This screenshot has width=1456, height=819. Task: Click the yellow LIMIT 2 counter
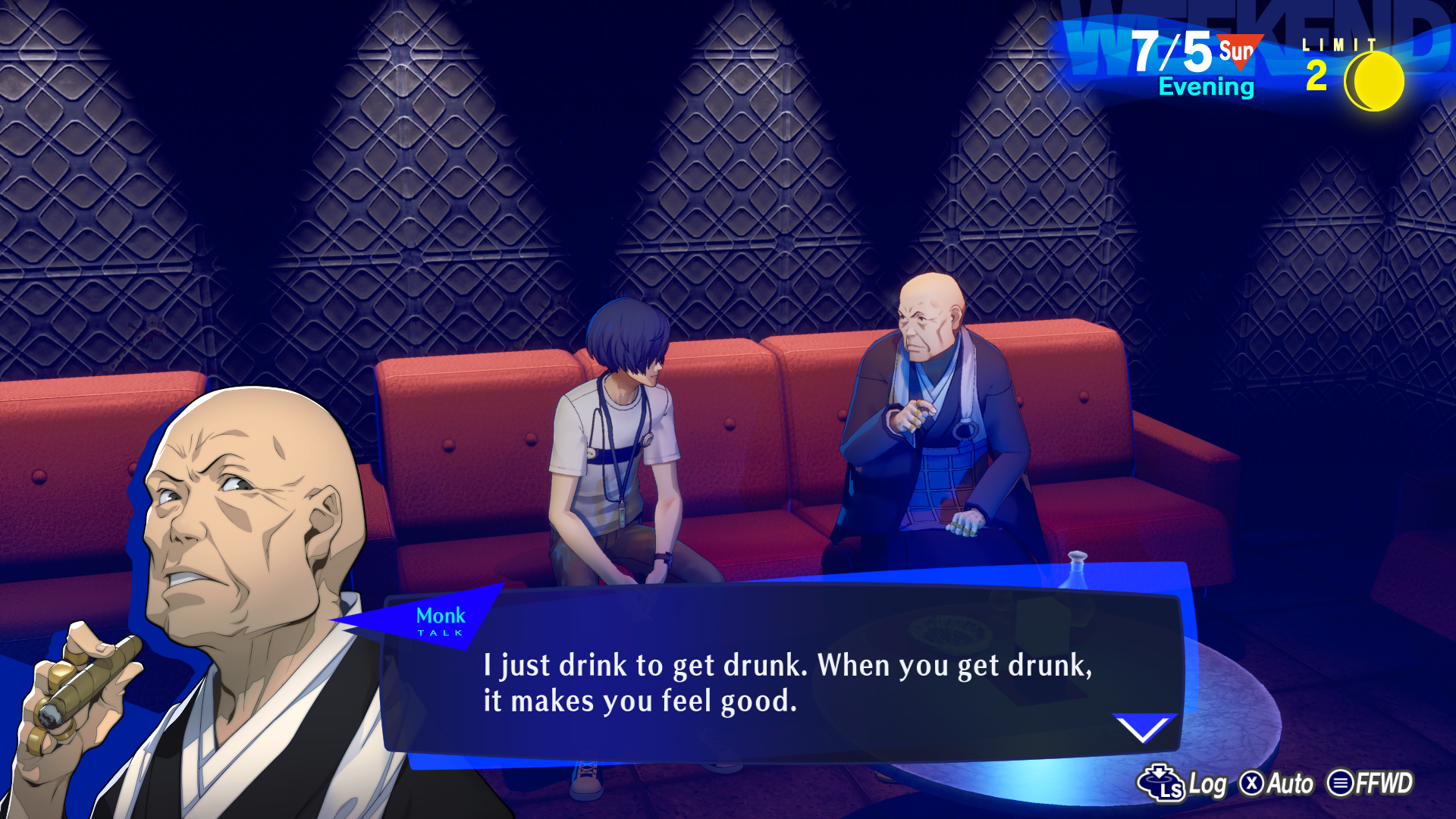pos(1318,76)
